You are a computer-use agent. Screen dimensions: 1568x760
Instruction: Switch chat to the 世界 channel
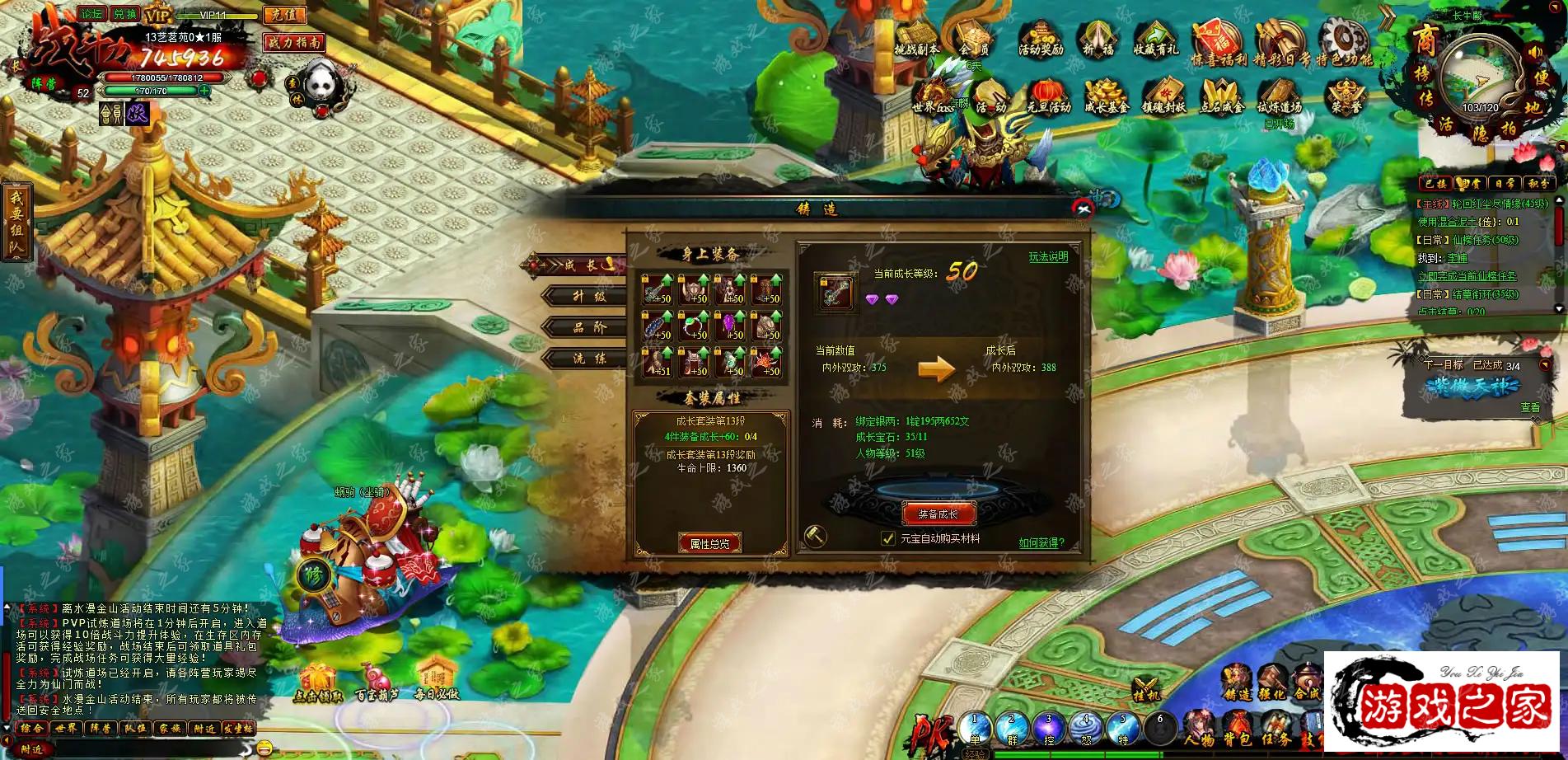(x=66, y=729)
